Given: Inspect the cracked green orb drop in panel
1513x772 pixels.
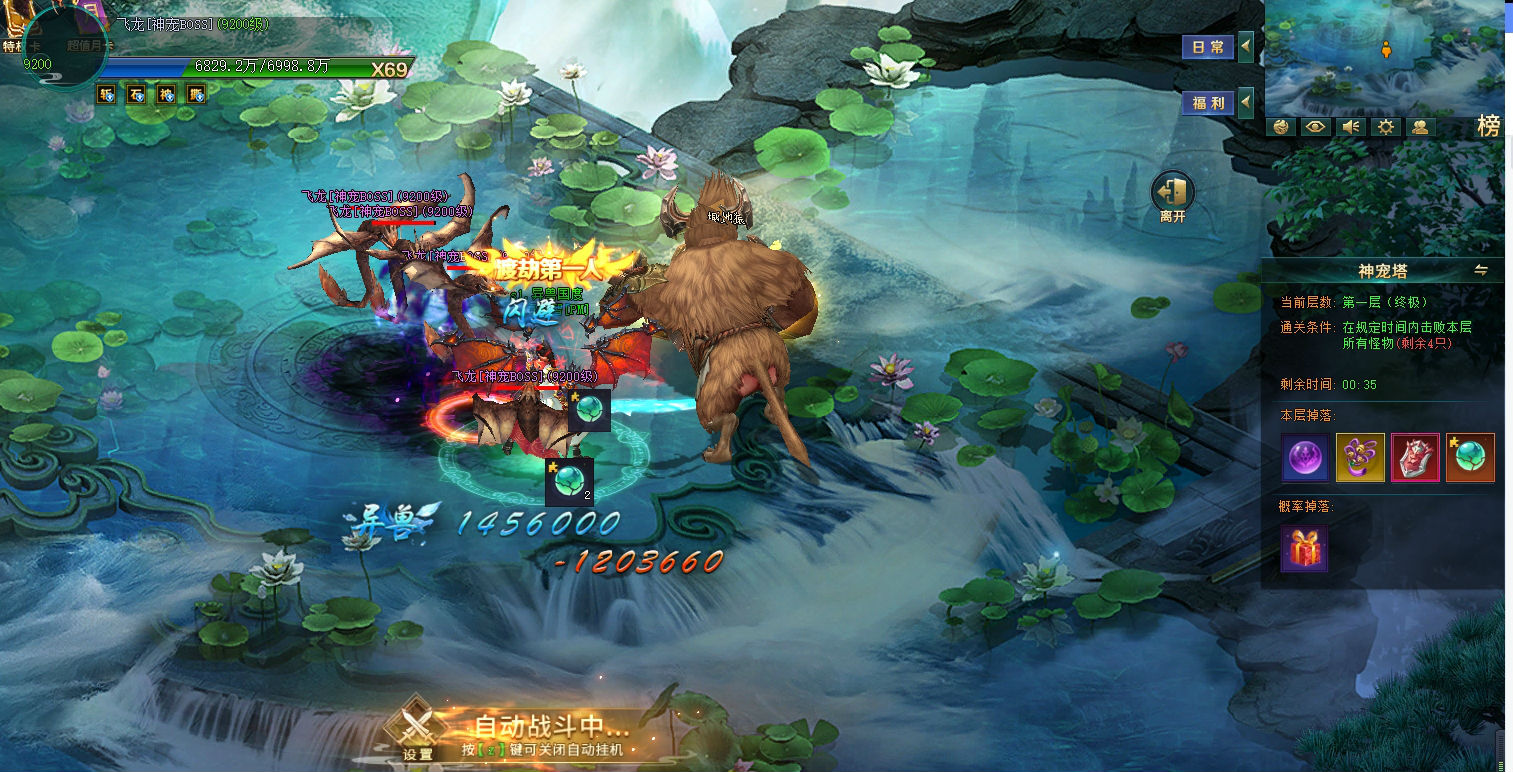Looking at the screenshot, I should (x=1470, y=458).
